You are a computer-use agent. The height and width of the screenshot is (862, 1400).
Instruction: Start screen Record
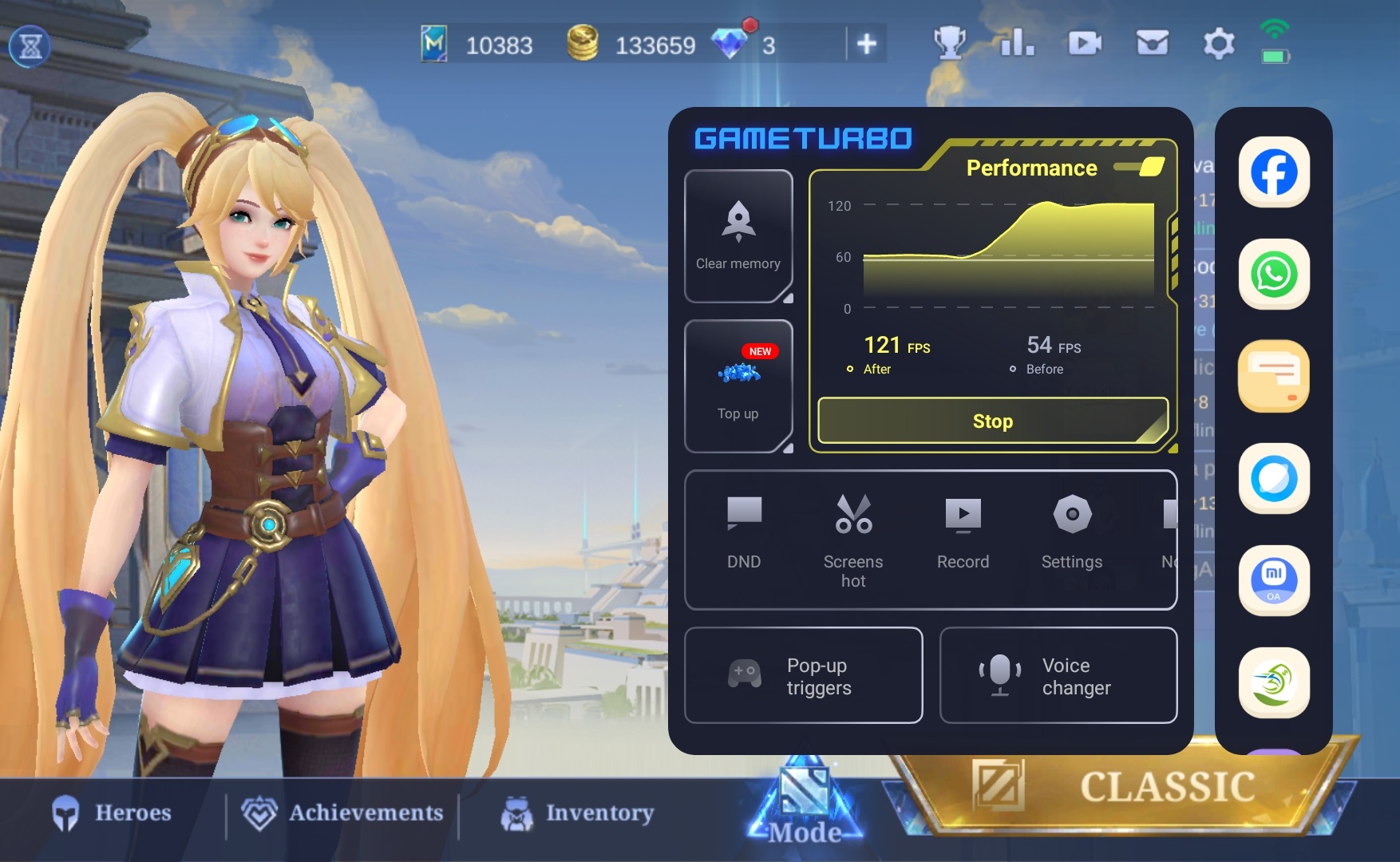pos(963,532)
